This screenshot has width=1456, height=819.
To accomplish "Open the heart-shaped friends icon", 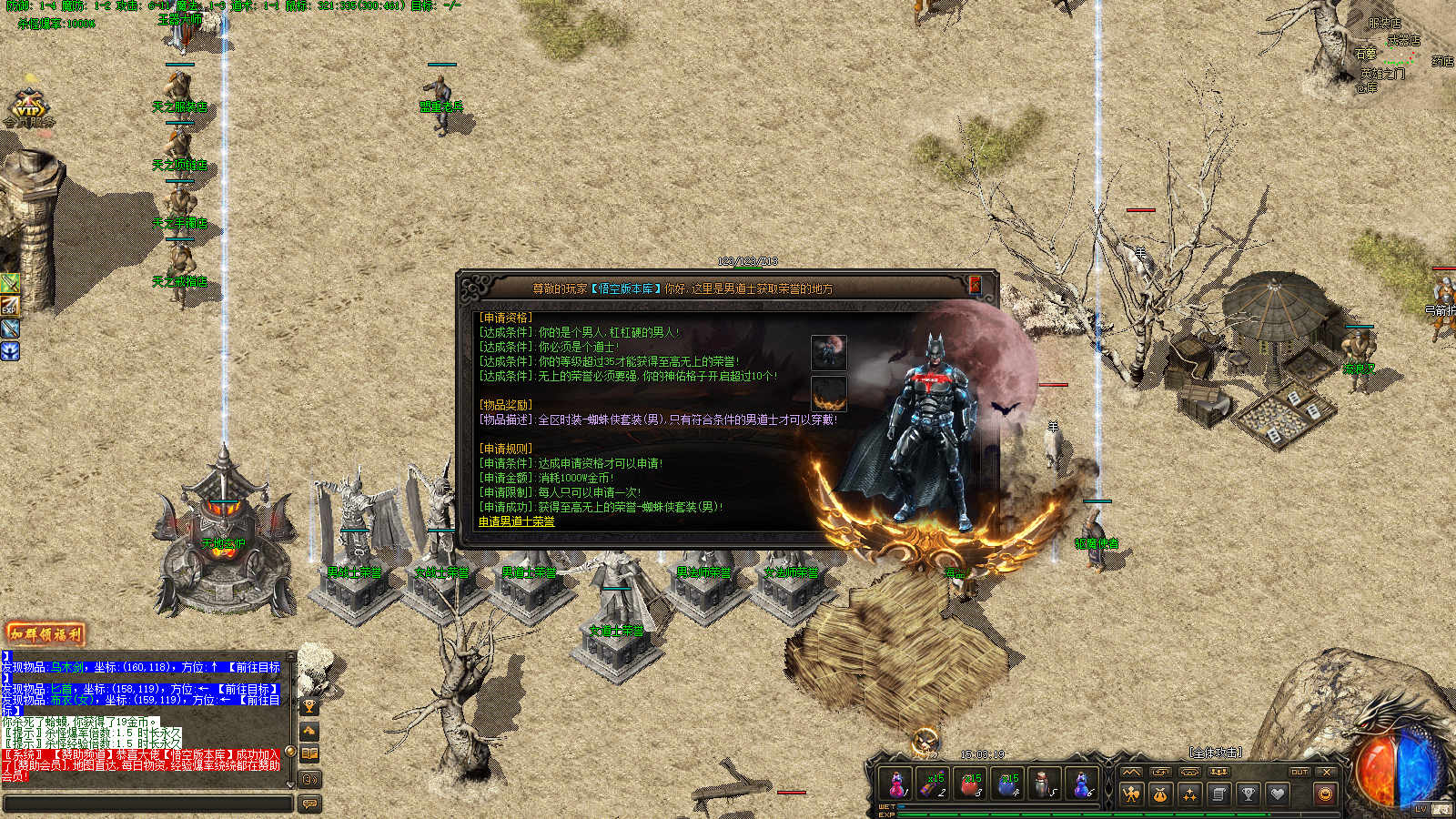I will point(1278,794).
